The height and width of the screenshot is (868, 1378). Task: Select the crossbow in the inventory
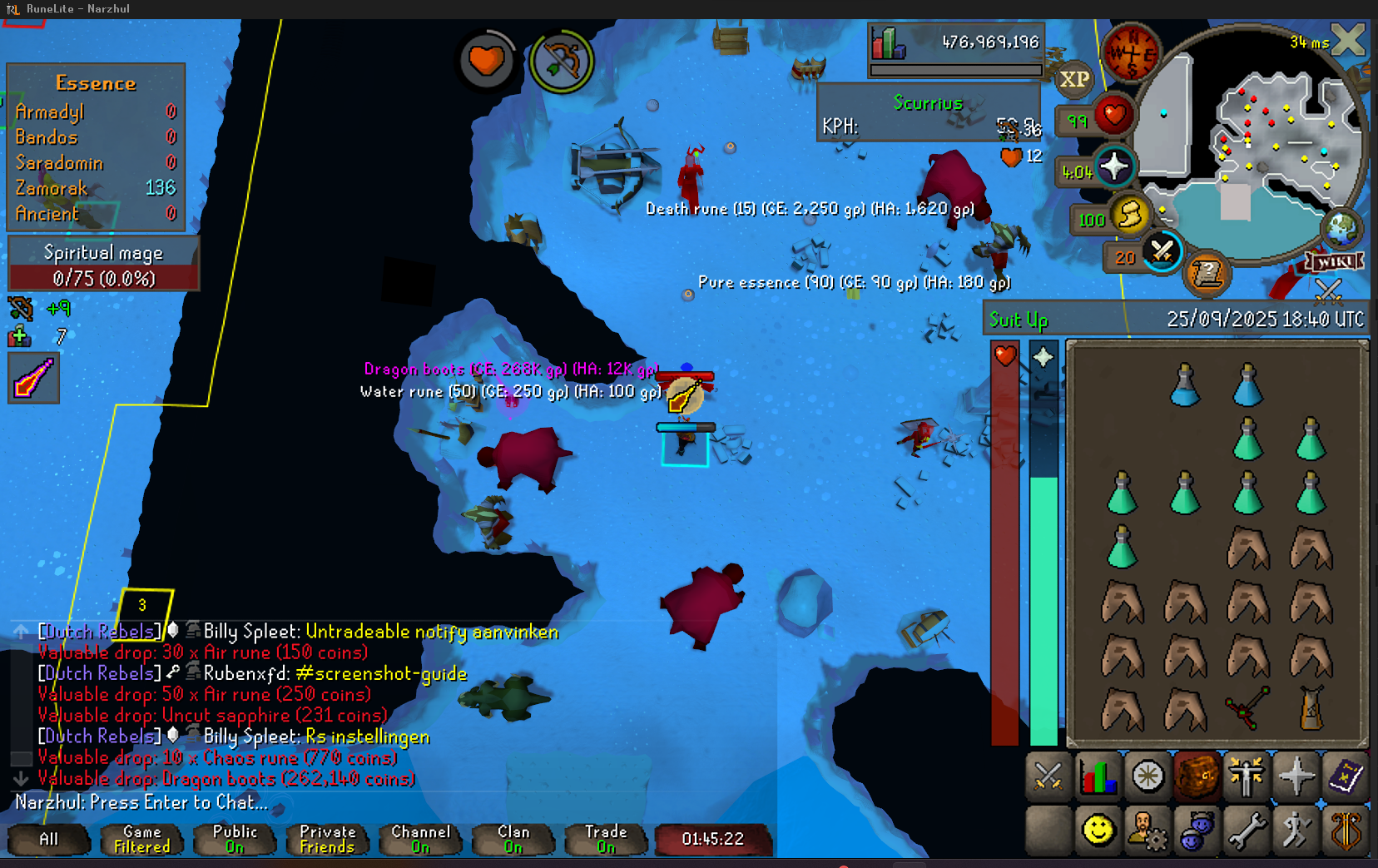(x=1247, y=708)
